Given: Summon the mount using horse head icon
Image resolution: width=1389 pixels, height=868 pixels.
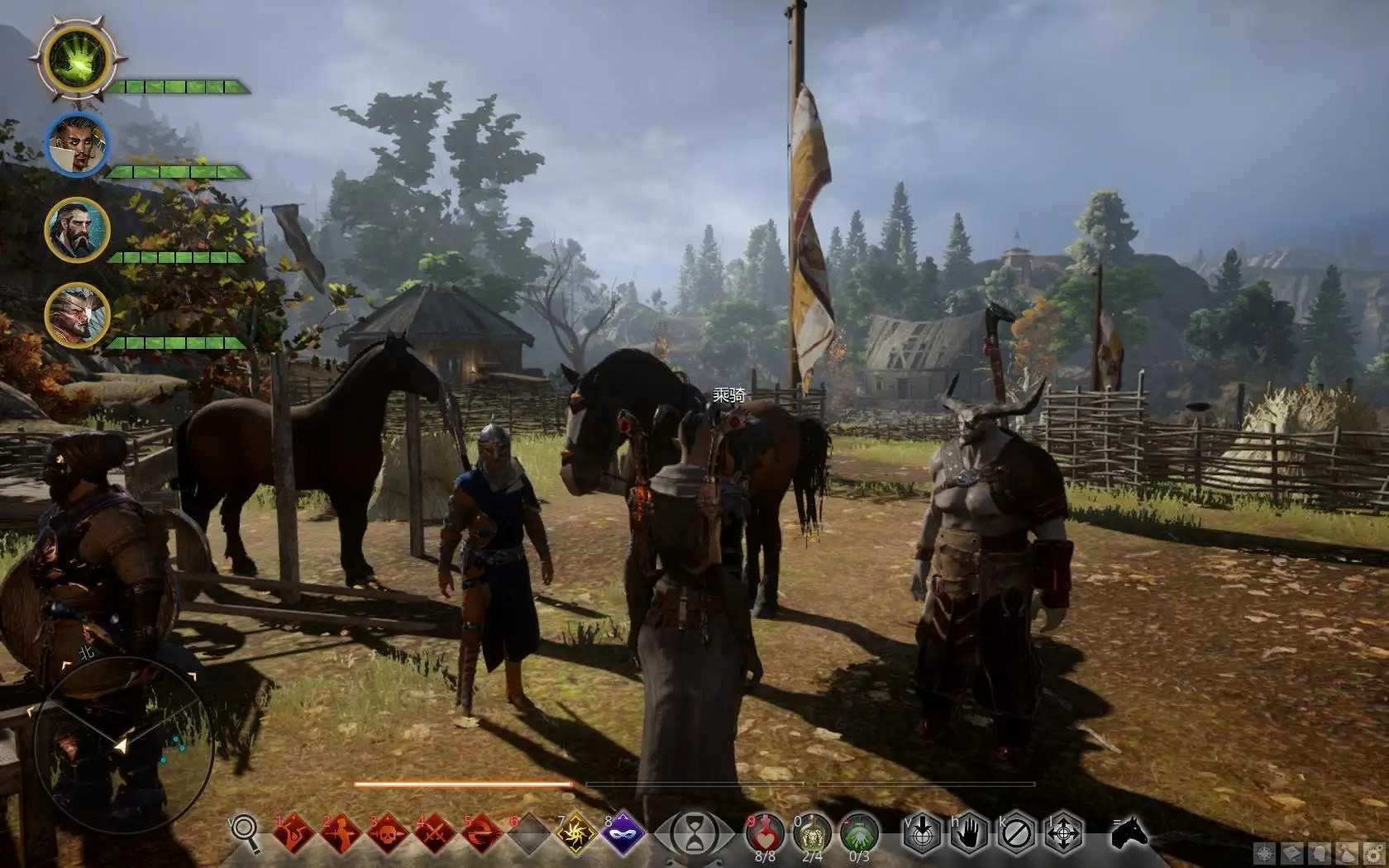Looking at the screenshot, I should [x=1129, y=832].
